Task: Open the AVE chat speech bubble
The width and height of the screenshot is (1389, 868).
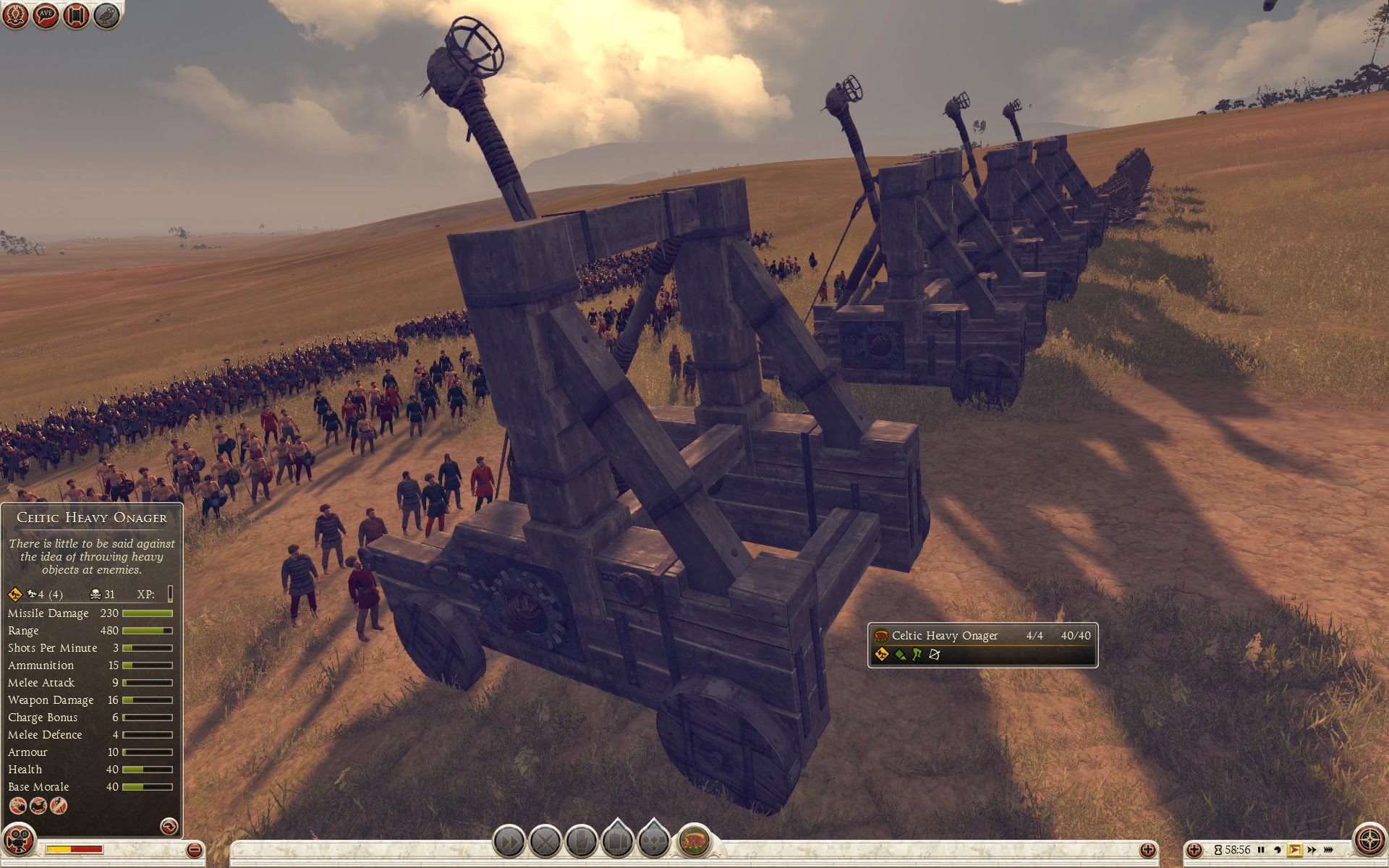Action: pyautogui.click(x=46, y=15)
